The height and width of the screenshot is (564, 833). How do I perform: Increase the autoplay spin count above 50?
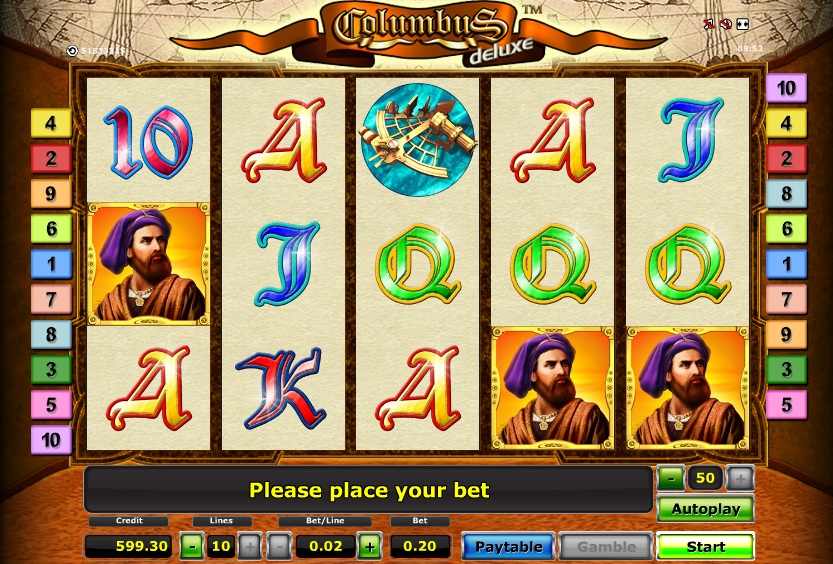point(740,478)
